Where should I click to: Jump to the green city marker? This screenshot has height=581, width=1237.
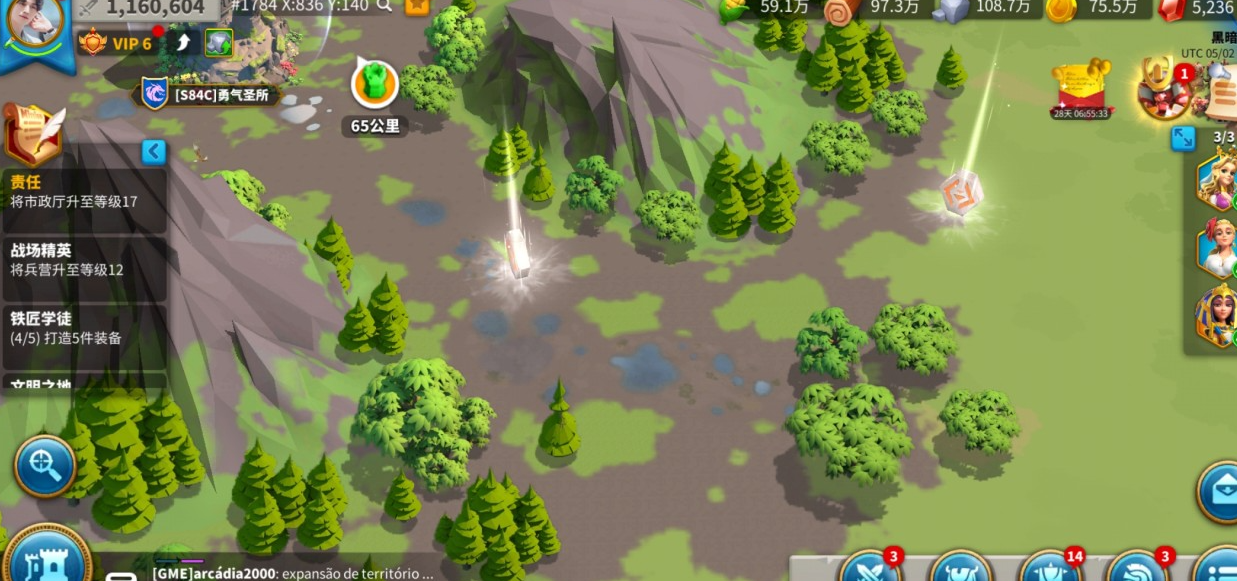(x=375, y=84)
